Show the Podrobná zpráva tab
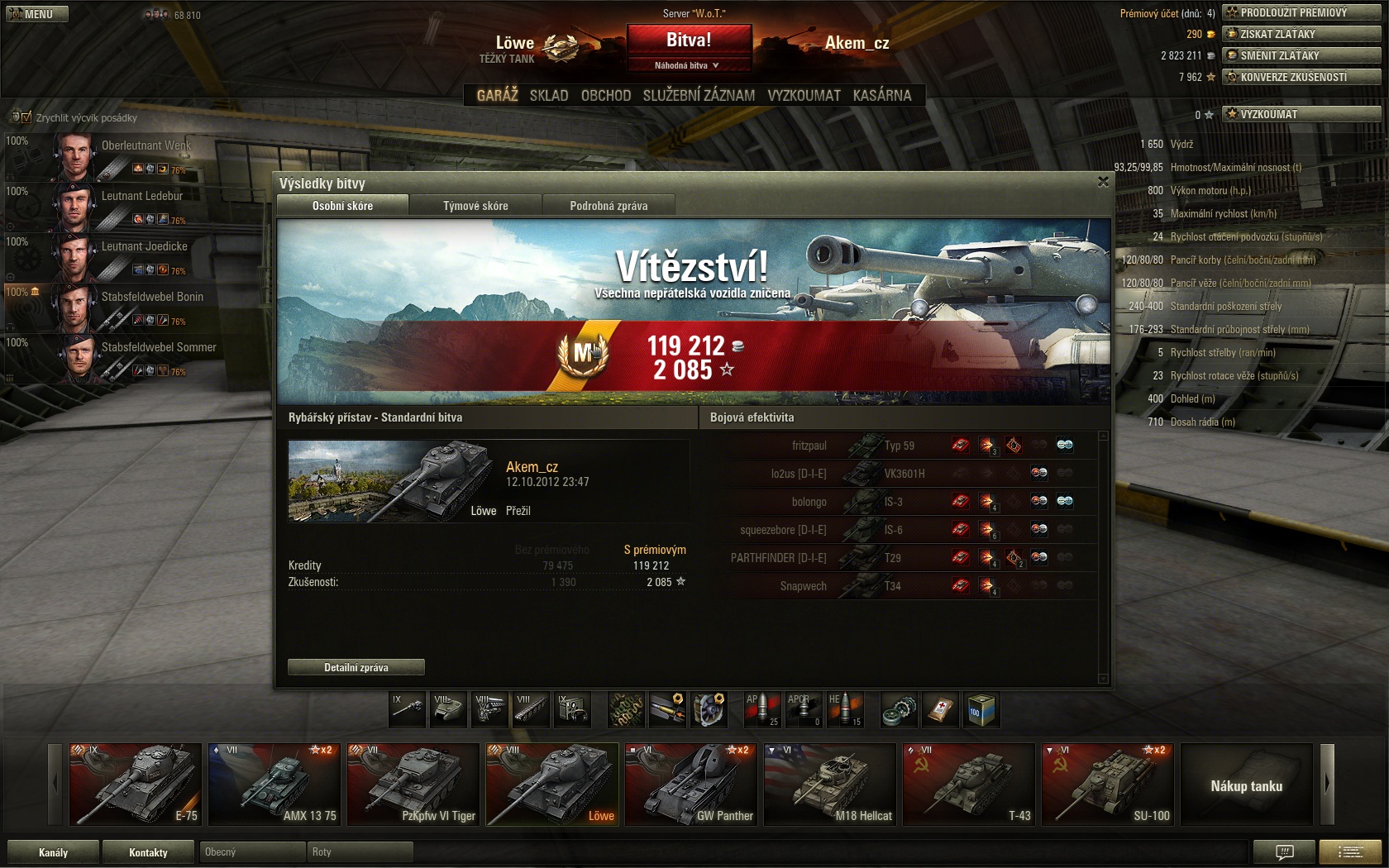The image size is (1389, 868). [x=609, y=206]
